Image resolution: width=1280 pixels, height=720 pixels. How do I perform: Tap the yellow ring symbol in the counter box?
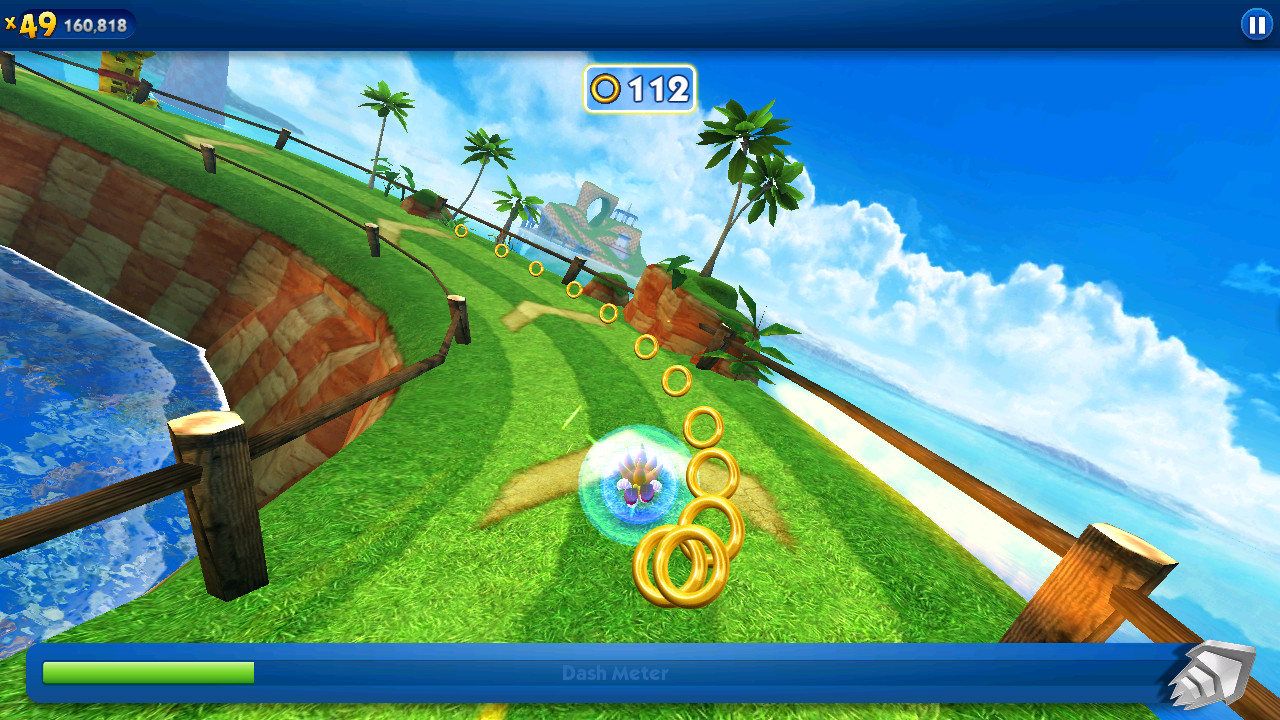(606, 90)
